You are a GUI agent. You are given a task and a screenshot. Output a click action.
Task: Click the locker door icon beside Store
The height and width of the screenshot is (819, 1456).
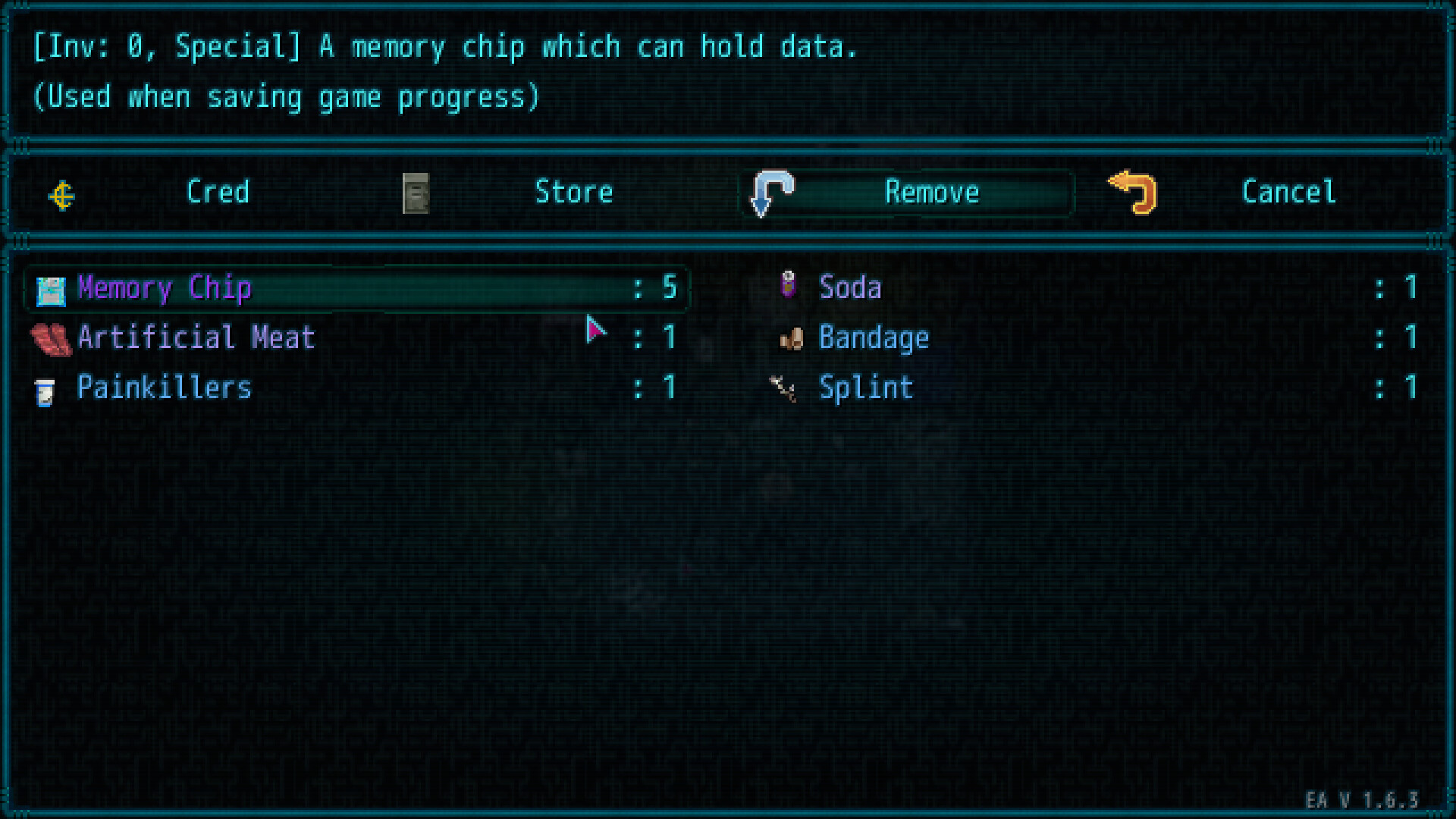[x=416, y=193]
